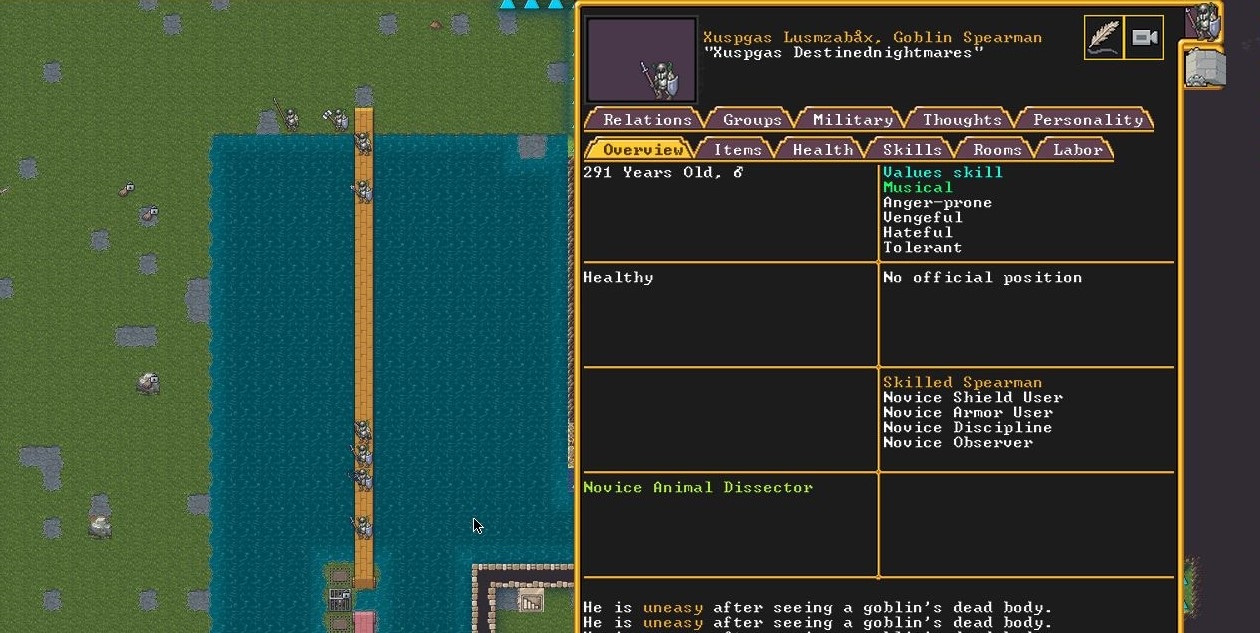
Task: Switch to the Items tab
Action: 738,149
